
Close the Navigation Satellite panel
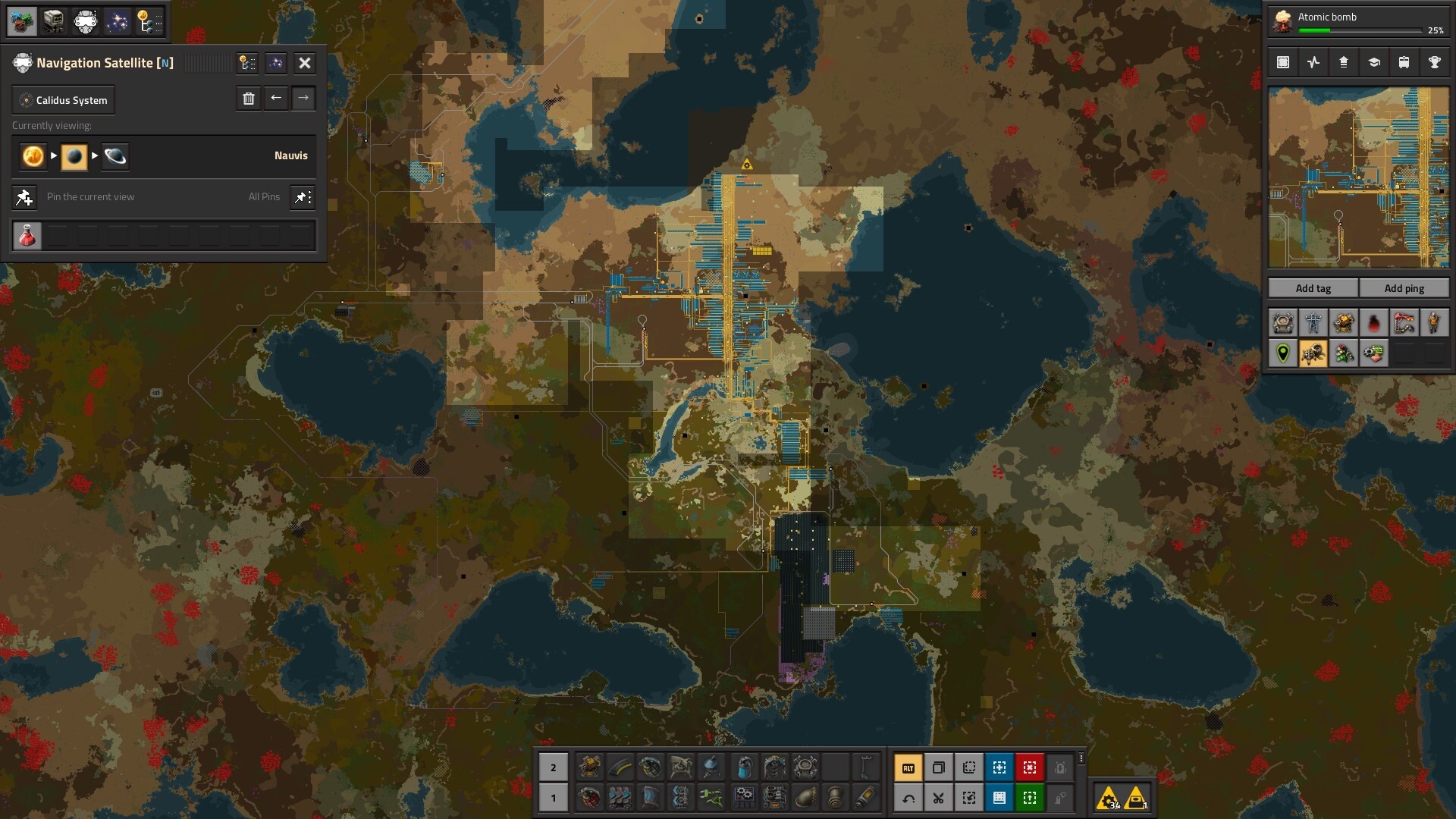[305, 63]
